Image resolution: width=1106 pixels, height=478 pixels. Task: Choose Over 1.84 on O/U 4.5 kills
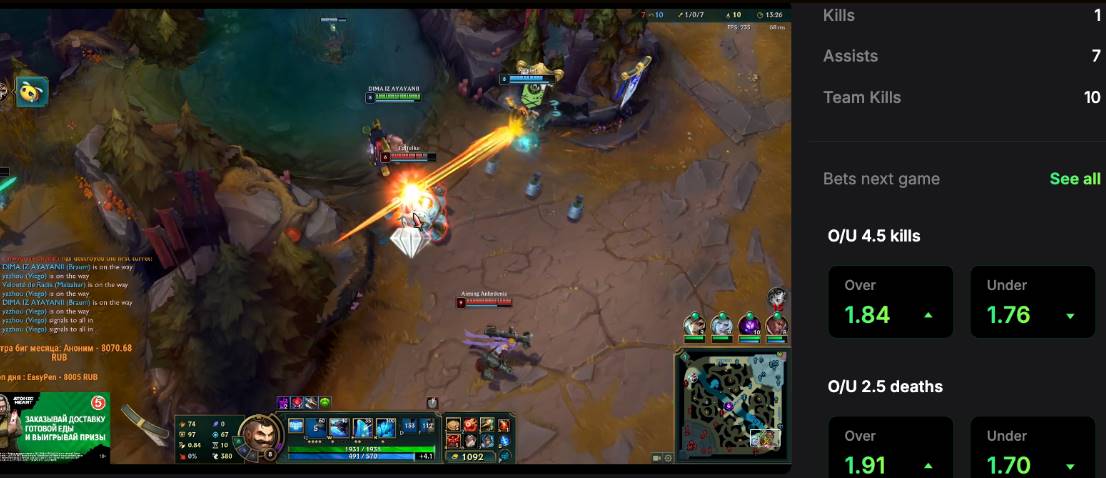(x=890, y=302)
